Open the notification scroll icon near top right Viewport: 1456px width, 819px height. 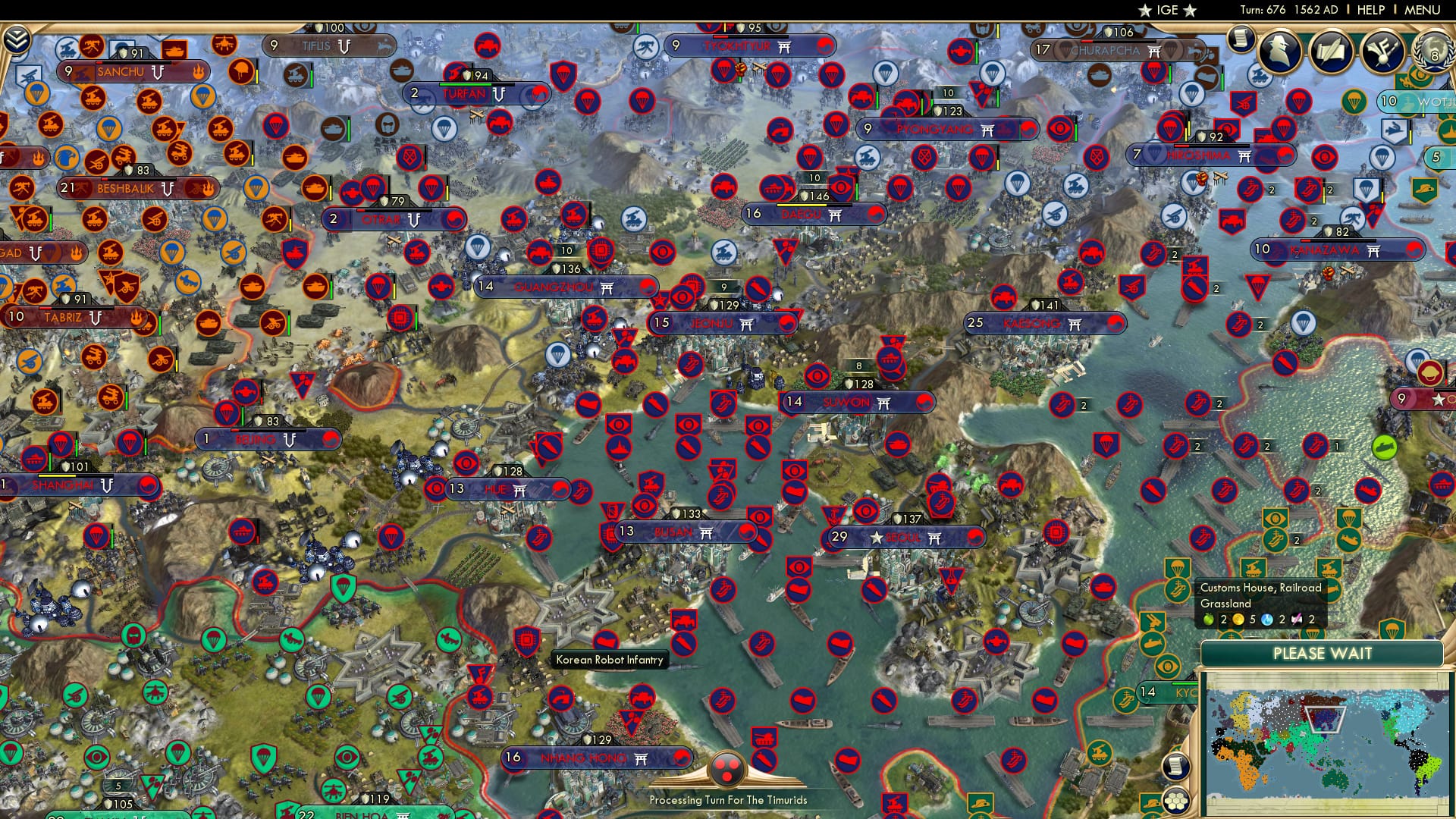click(x=1241, y=39)
